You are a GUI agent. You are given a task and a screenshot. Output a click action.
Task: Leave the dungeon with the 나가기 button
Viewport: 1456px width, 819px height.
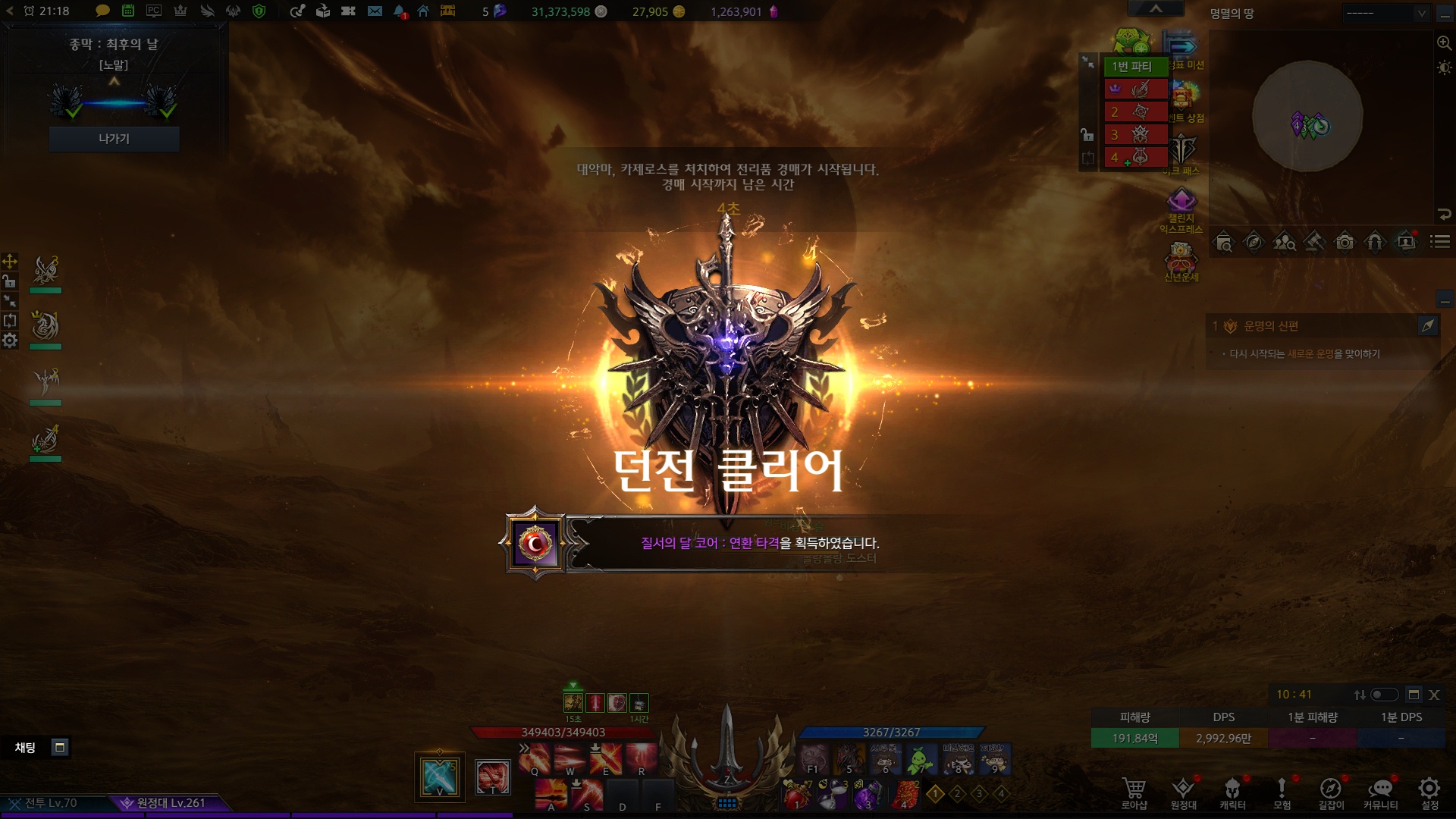114,139
